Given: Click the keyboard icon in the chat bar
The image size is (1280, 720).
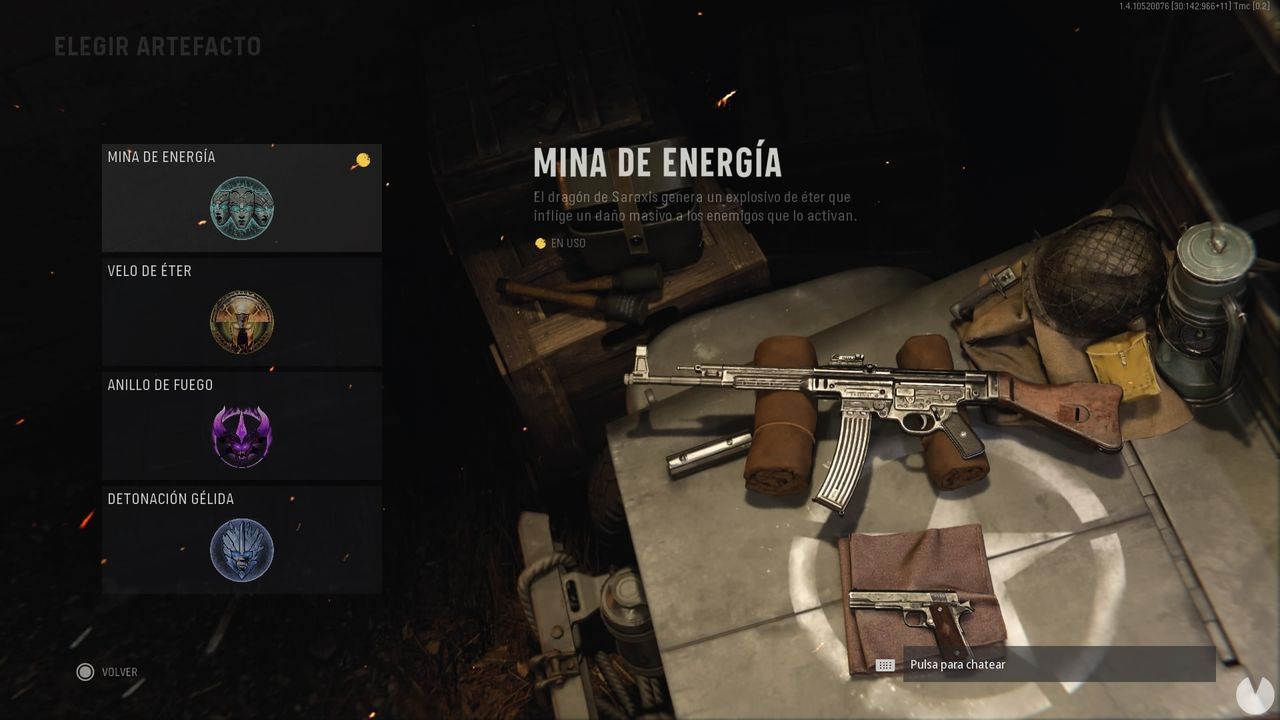Looking at the screenshot, I should pos(884,663).
